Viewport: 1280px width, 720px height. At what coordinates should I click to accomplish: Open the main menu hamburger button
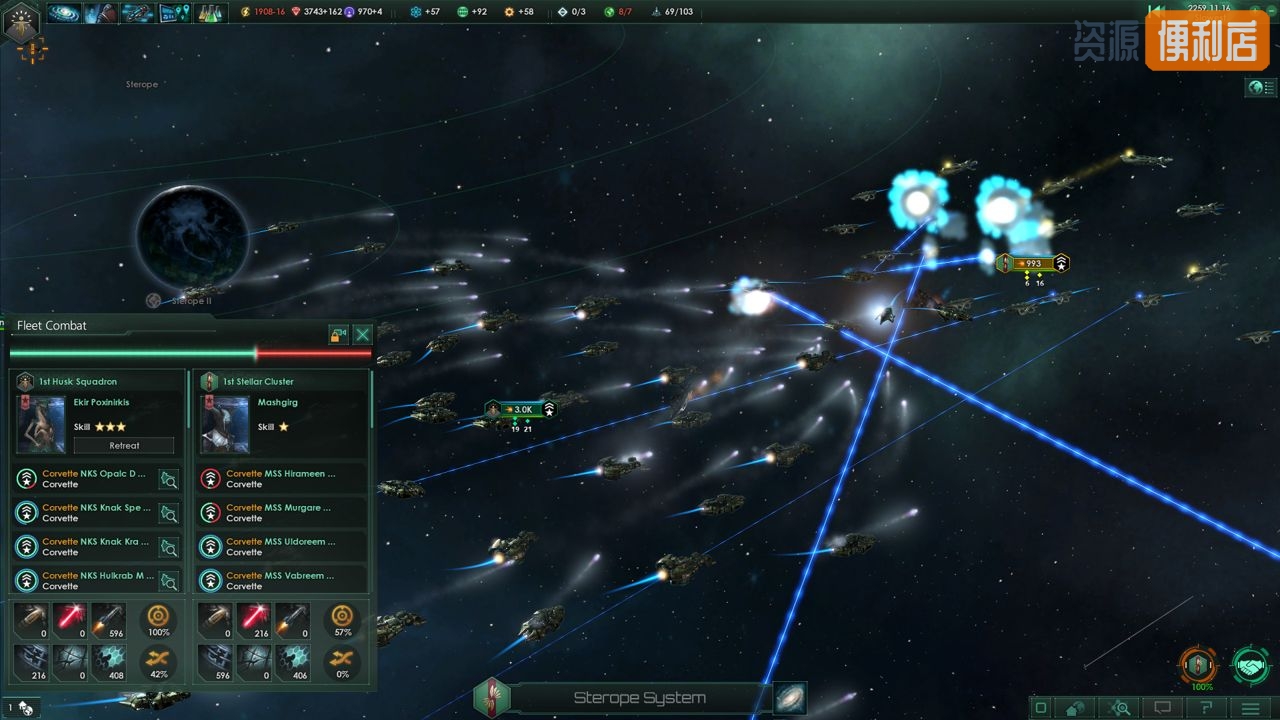[x=1250, y=708]
